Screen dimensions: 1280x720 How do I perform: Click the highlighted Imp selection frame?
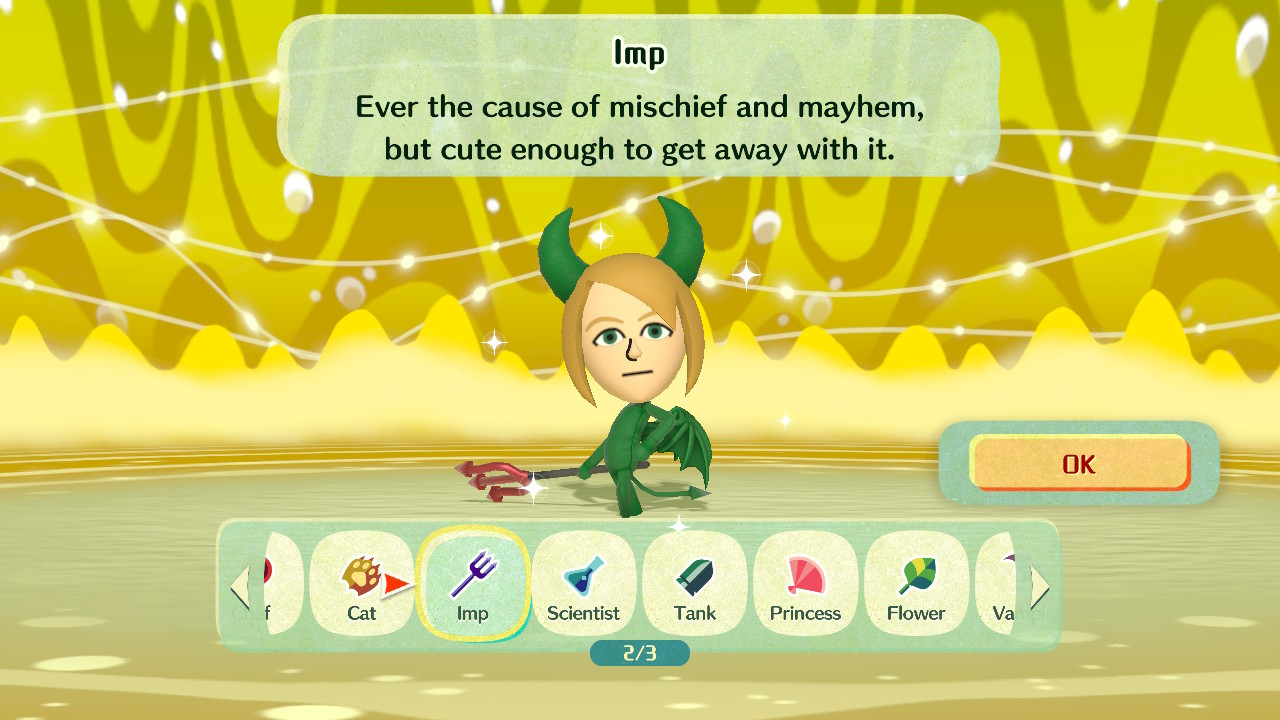coord(474,585)
